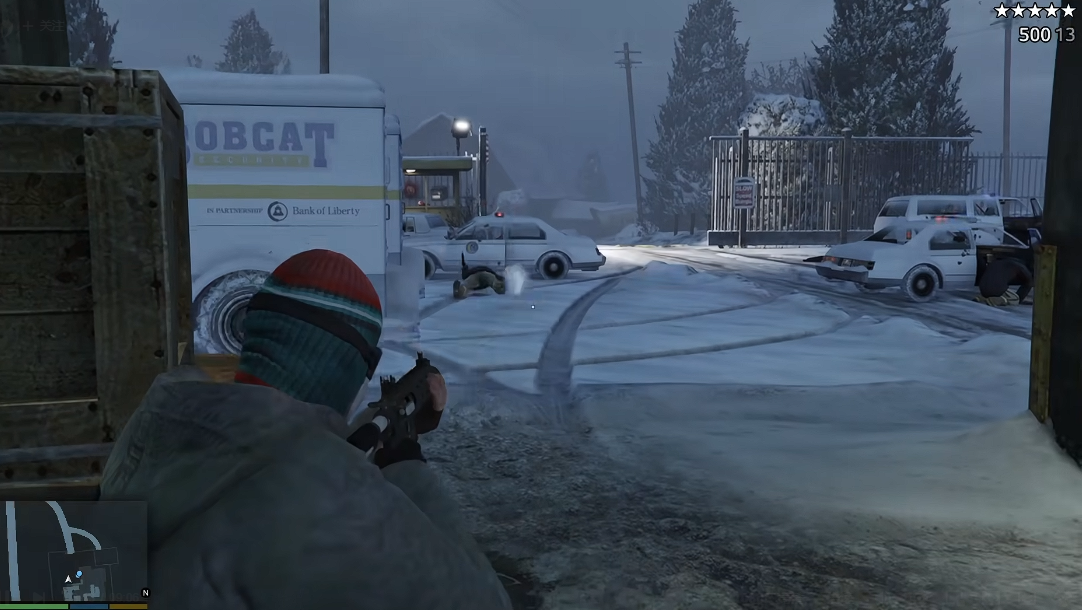Click the blue blip on the minimap

pyautogui.click(x=79, y=574)
